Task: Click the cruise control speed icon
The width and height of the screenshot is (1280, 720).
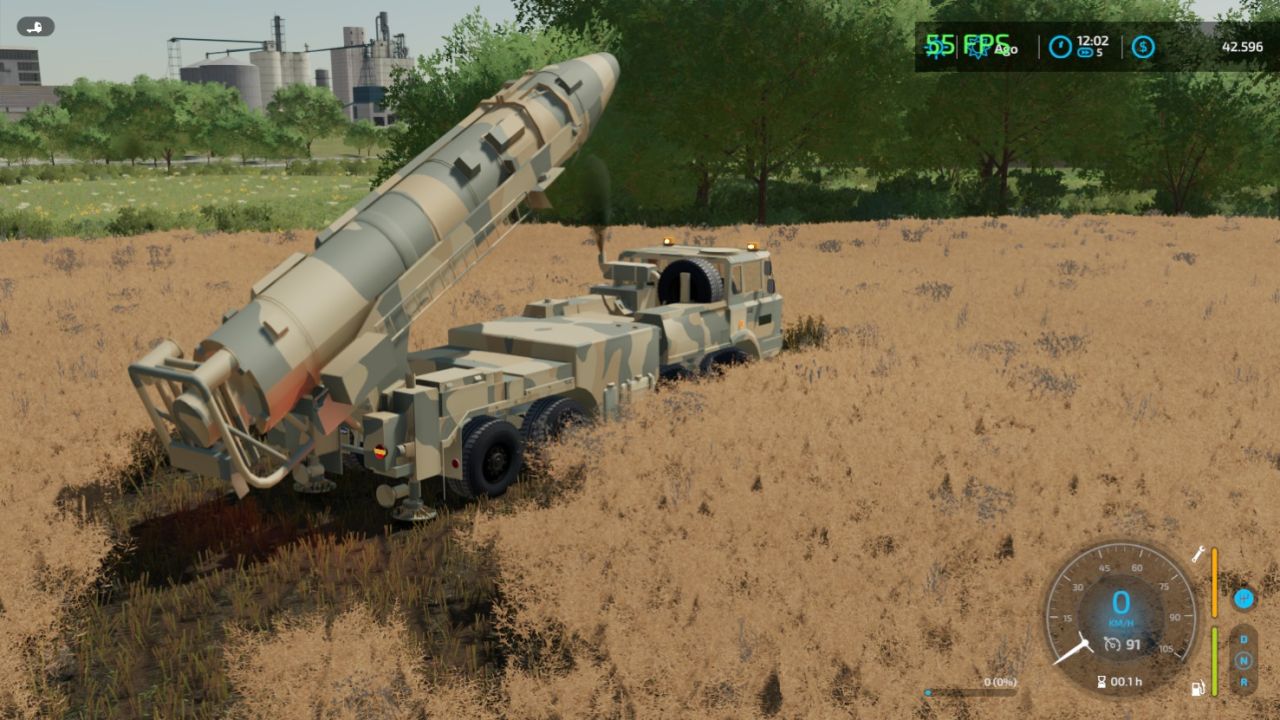Action: coord(1112,645)
